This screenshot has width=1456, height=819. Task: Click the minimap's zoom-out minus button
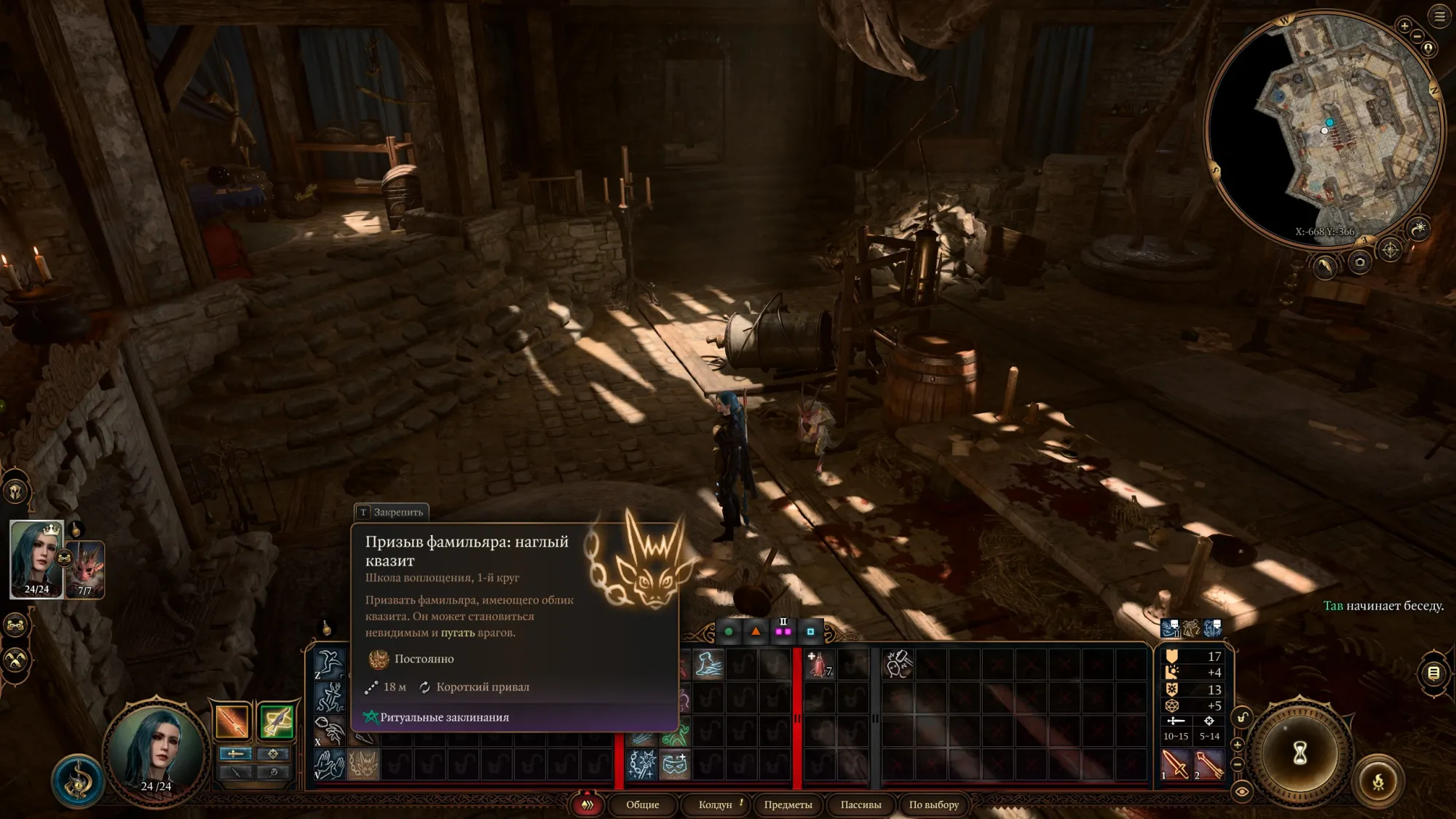coord(1417,36)
